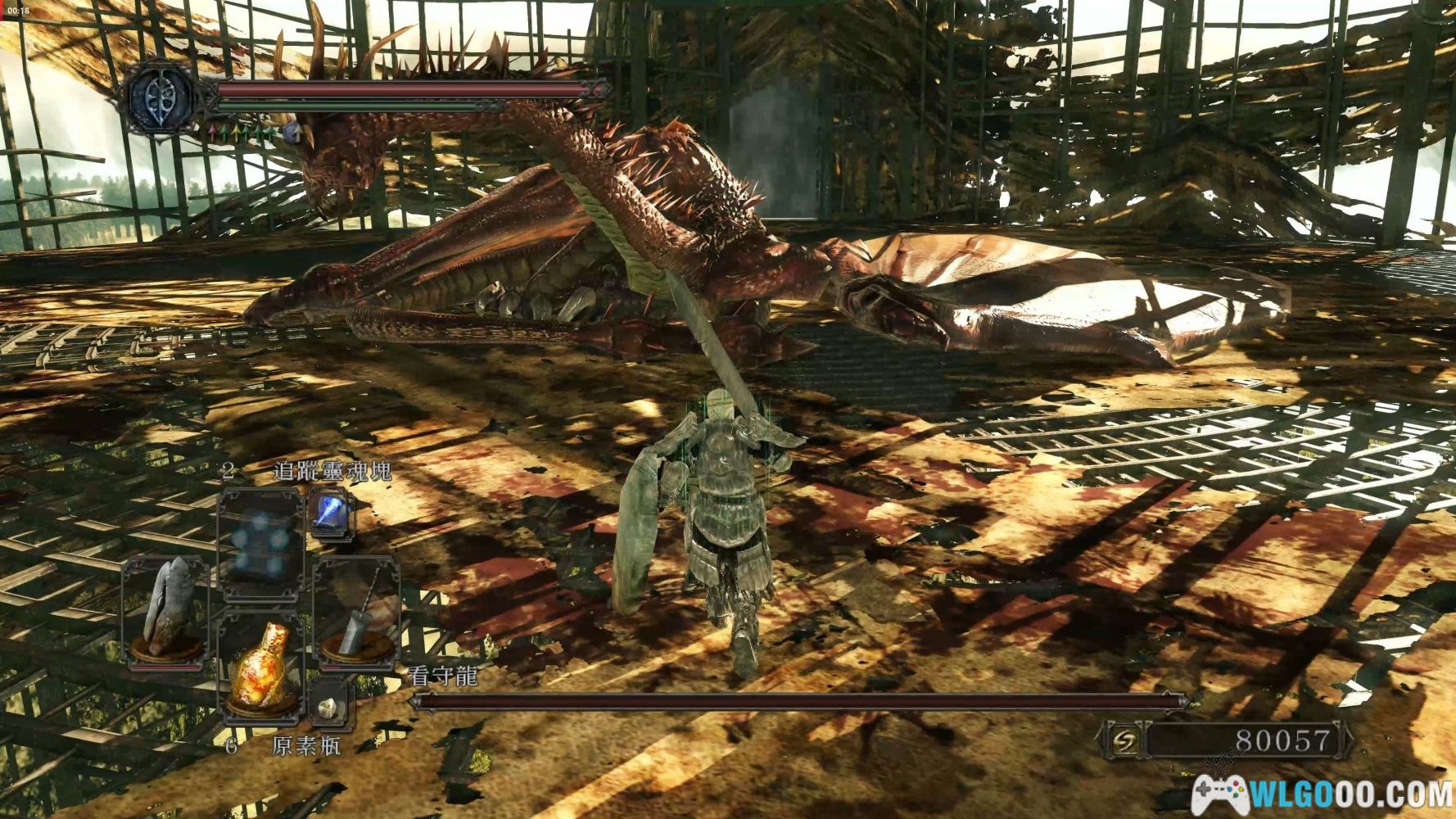
Task: Select the Homing Soul Mass spell slot
Action: [260, 536]
